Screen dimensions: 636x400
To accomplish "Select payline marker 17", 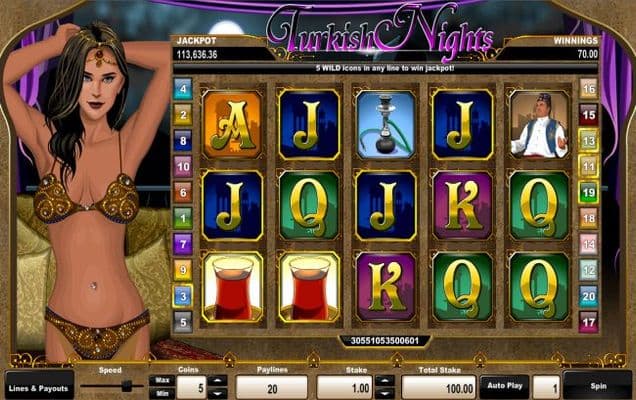I will [589, 321].
